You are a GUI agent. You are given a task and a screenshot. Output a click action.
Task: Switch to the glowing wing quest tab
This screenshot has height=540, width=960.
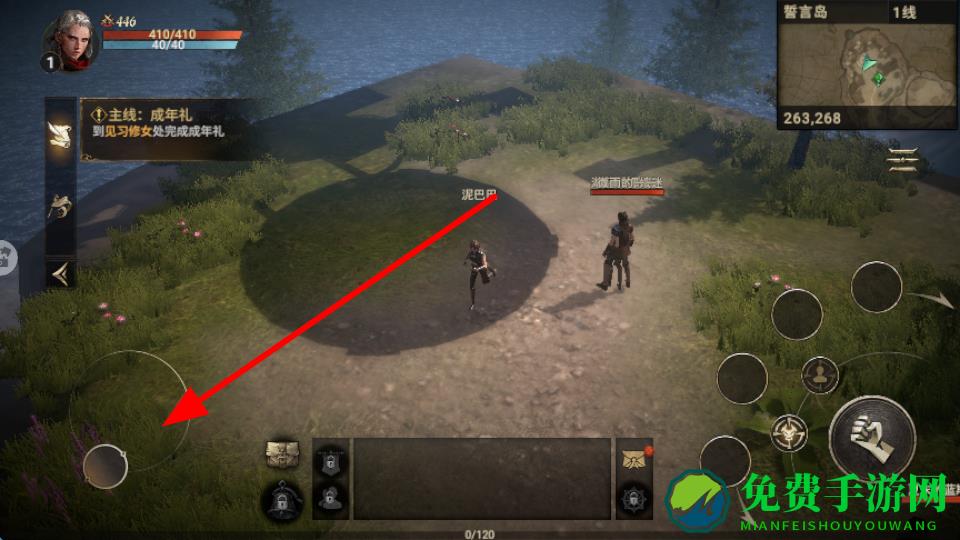[x=60, y=129]
